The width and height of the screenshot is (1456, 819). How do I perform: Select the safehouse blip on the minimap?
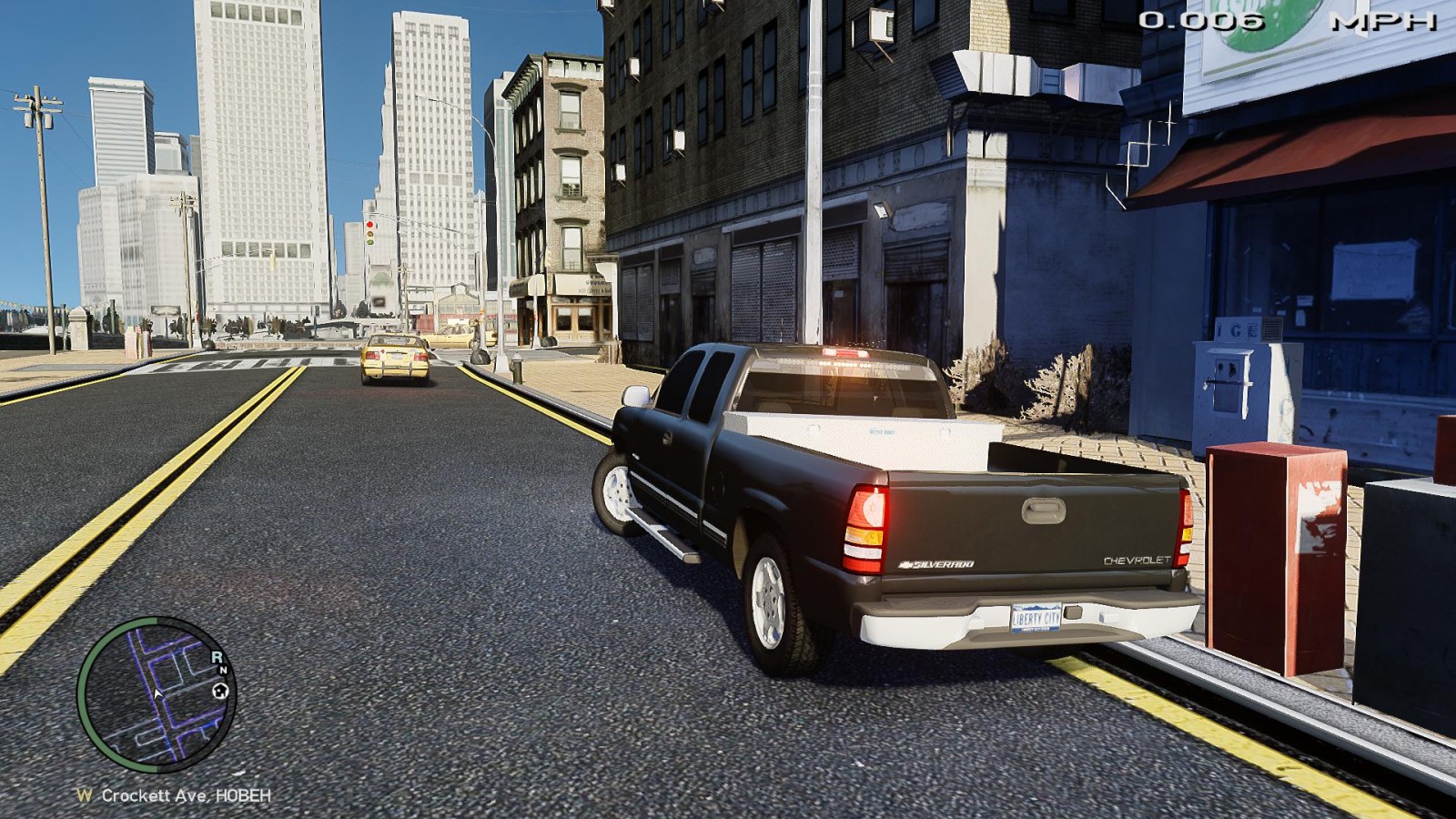[219, 692]
